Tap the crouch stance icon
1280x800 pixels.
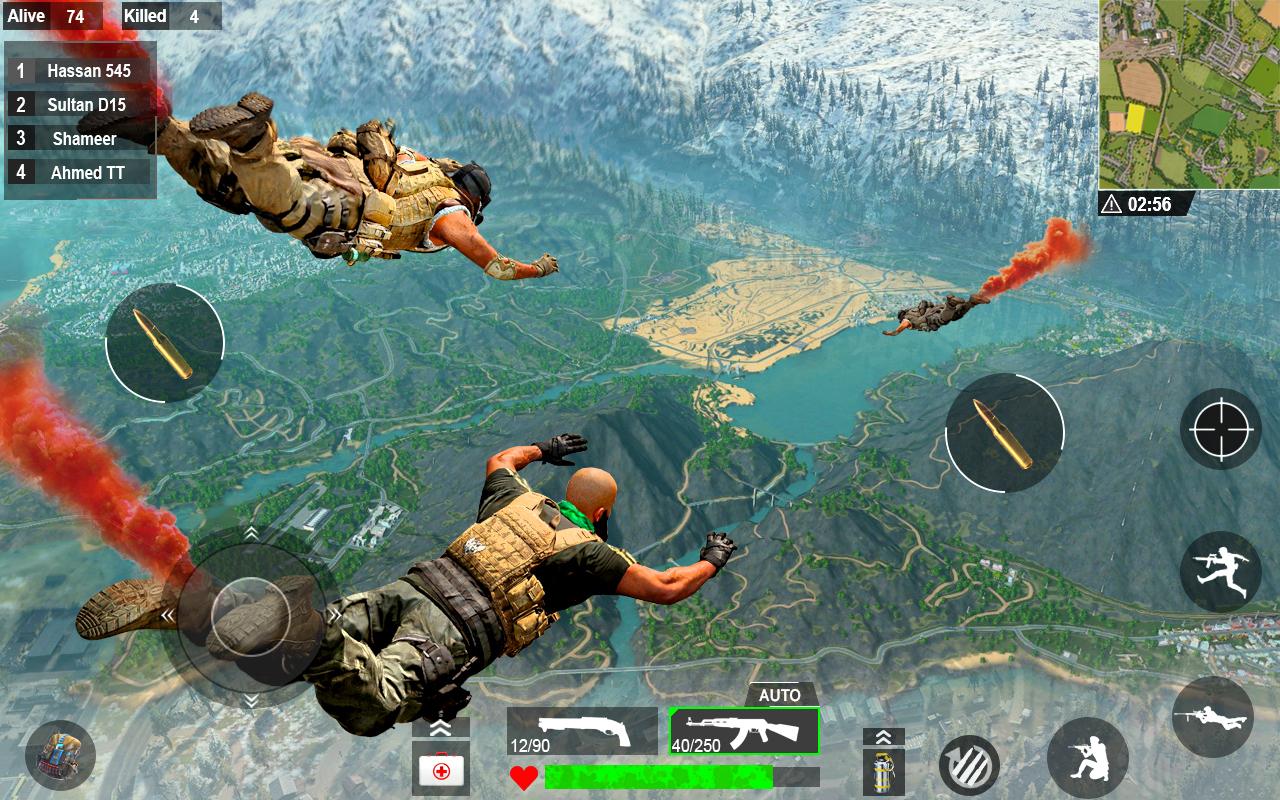[x=1090, y=755]
